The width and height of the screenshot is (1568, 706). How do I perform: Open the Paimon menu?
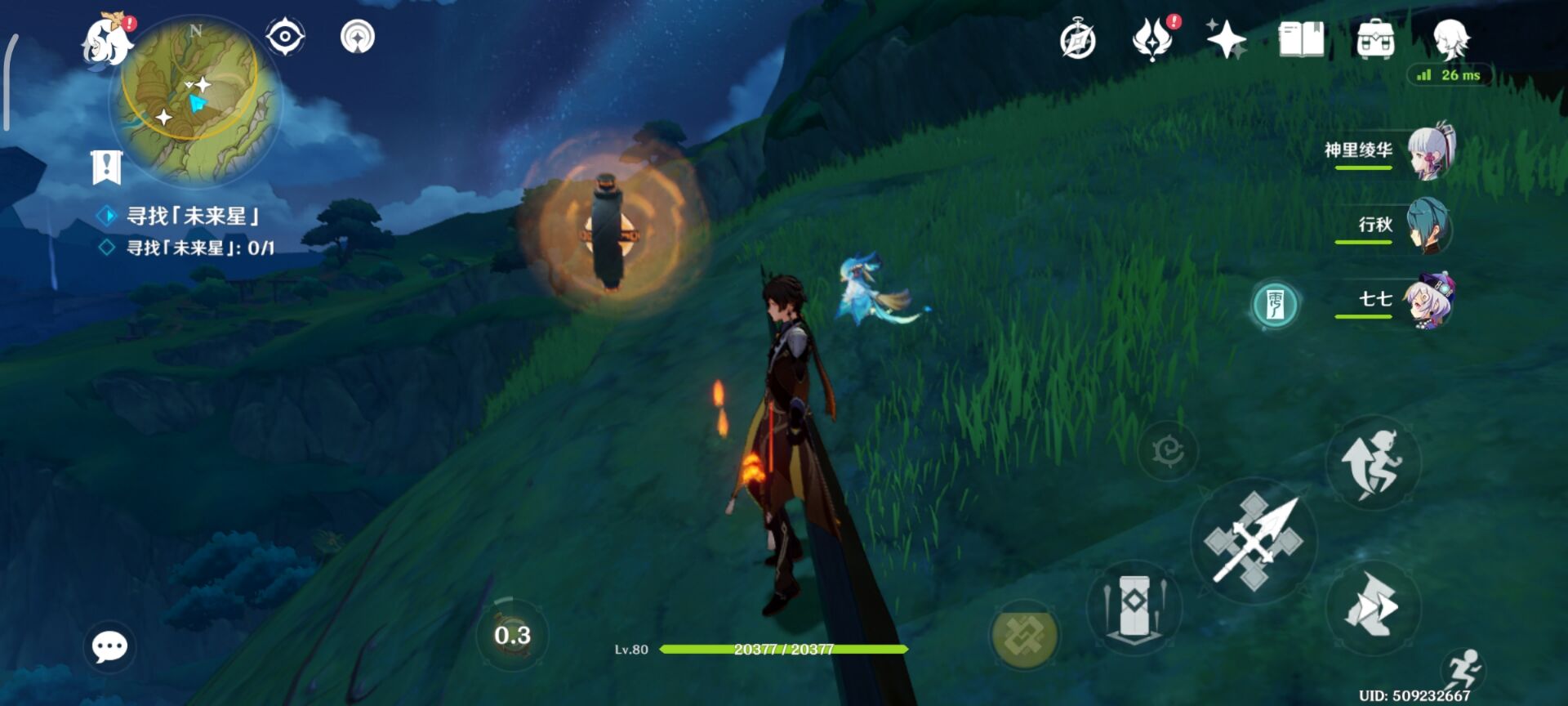(x=107, y=41)
